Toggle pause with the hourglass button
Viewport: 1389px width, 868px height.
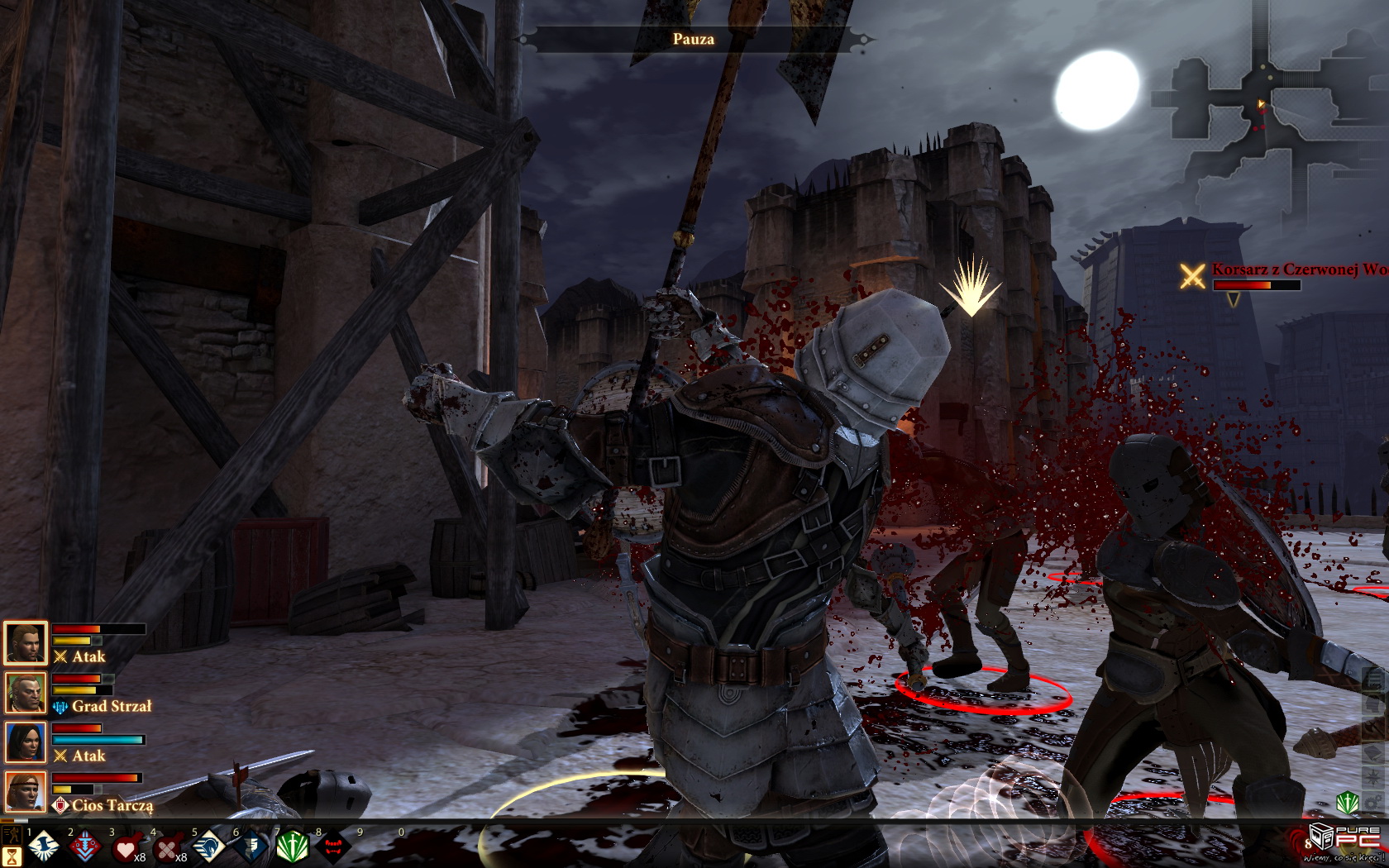pos(12,856)
